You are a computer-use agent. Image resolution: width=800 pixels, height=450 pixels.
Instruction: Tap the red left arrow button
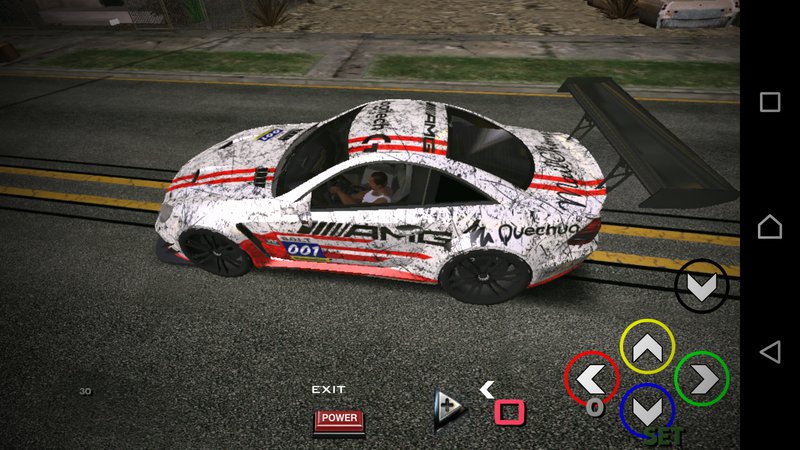(592, 379)
